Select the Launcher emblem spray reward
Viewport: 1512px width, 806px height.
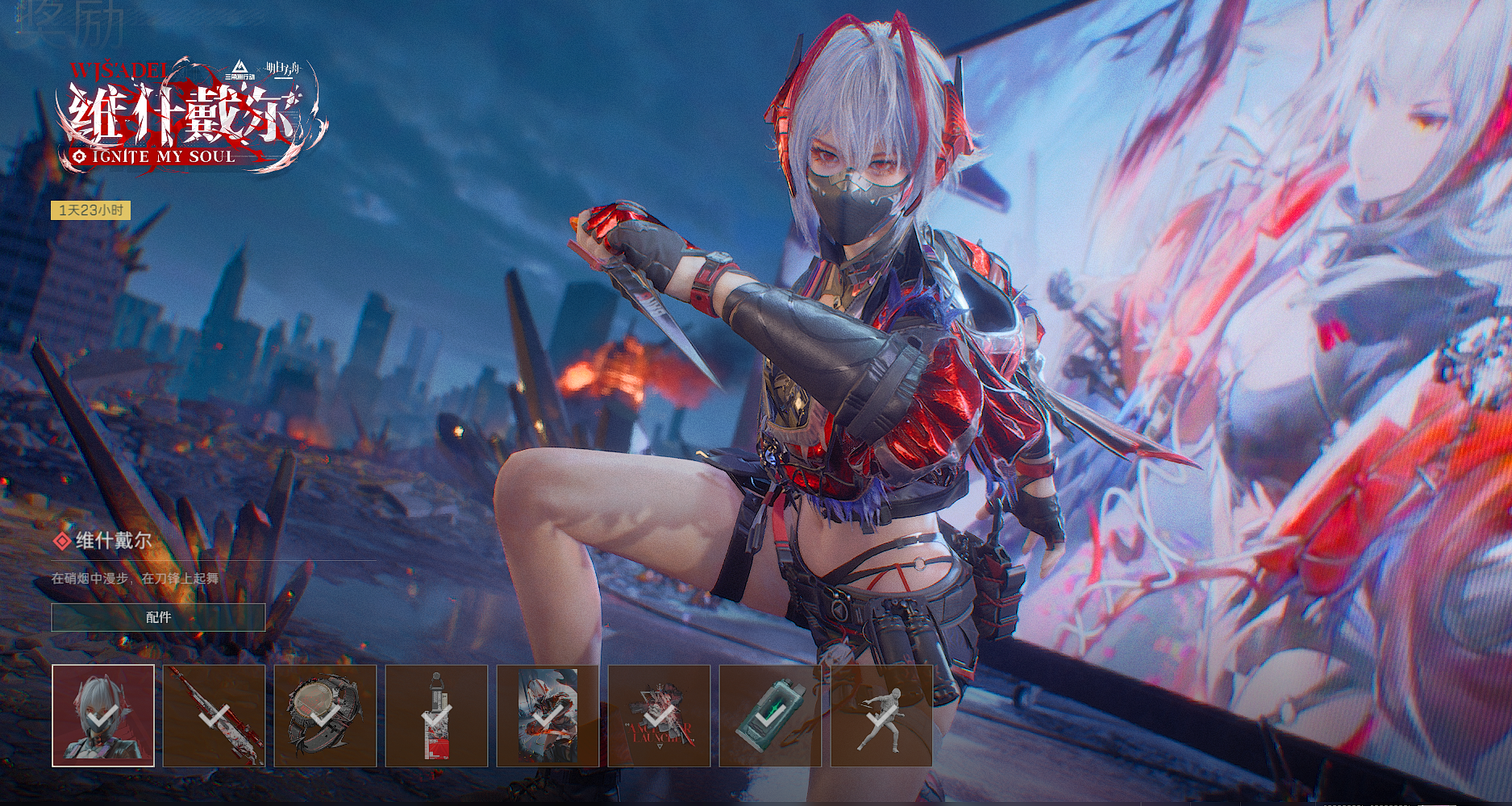[659, 715]
